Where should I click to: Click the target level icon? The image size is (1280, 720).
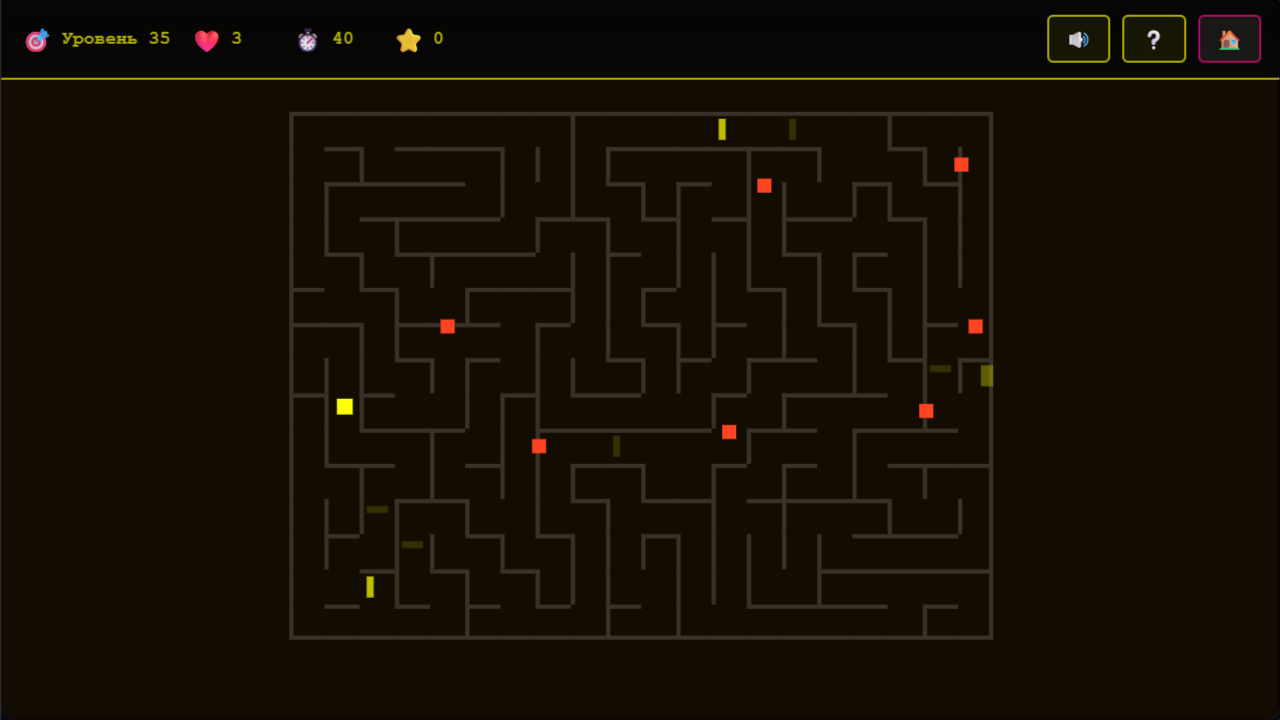[37, 39]
